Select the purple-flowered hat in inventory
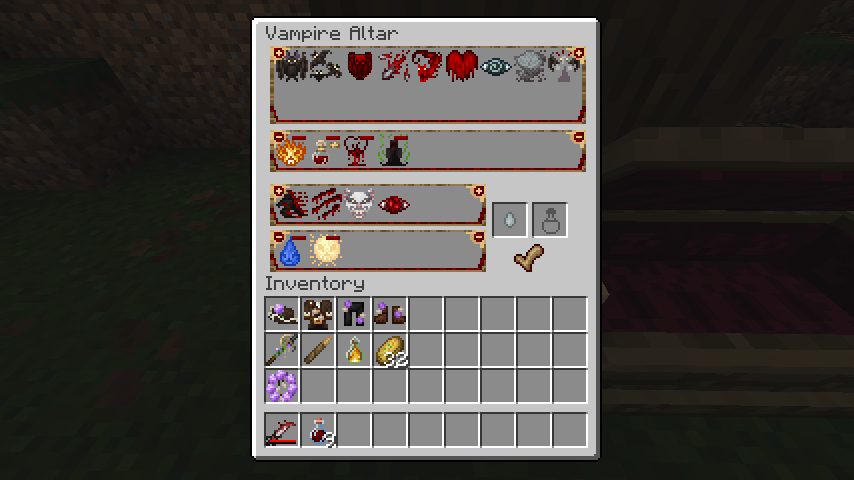 pos(283,315)
